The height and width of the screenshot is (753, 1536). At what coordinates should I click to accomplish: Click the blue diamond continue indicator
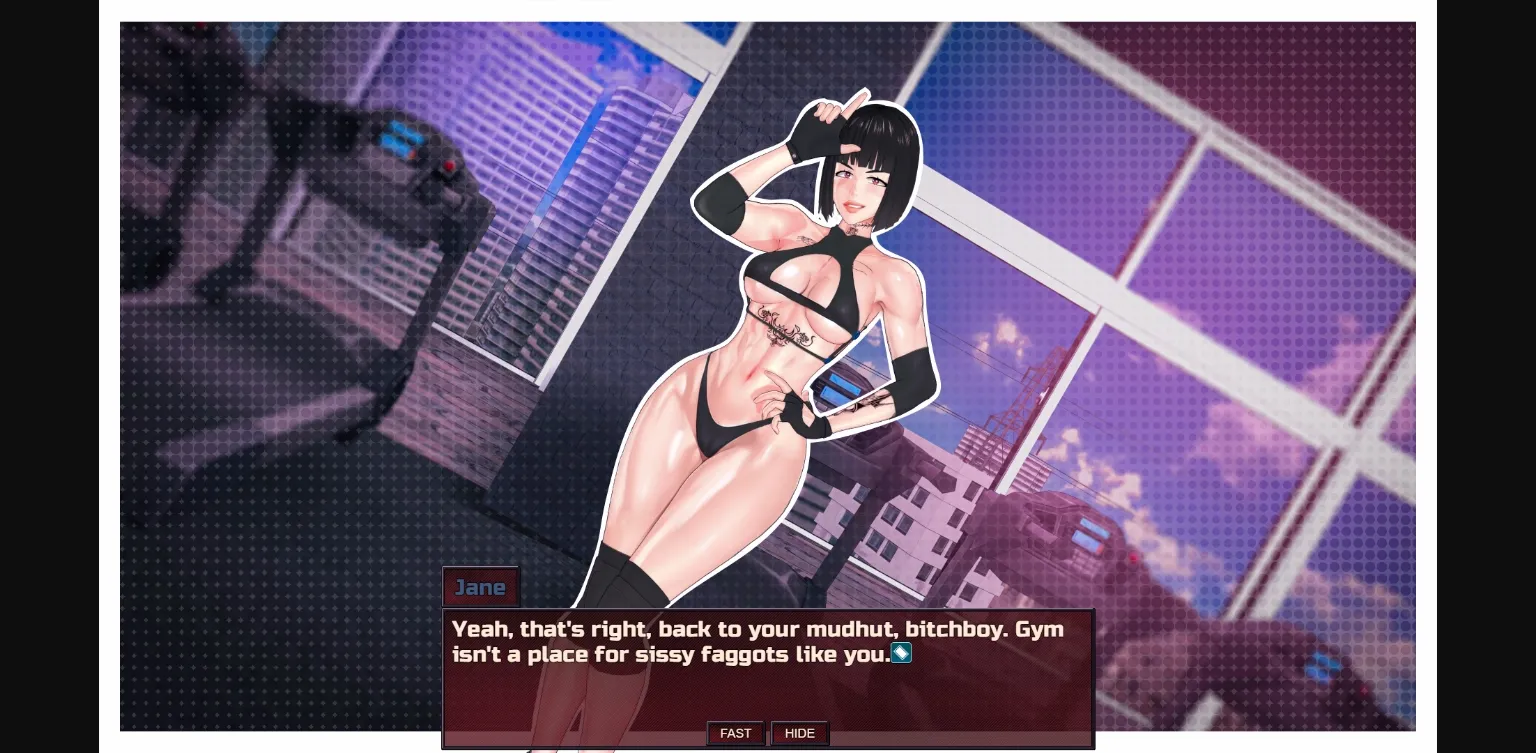900,653
